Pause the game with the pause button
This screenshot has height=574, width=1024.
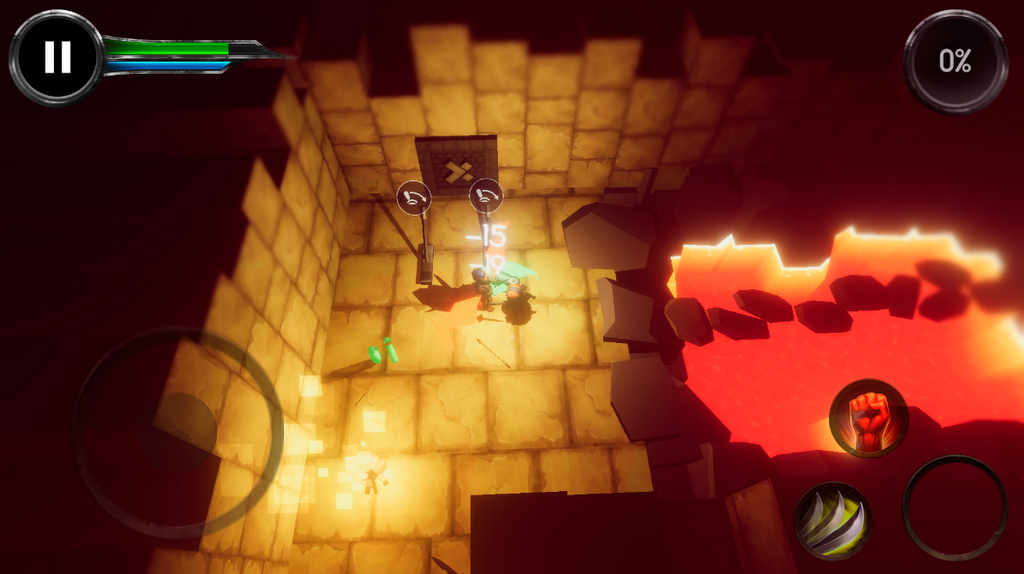57,57
